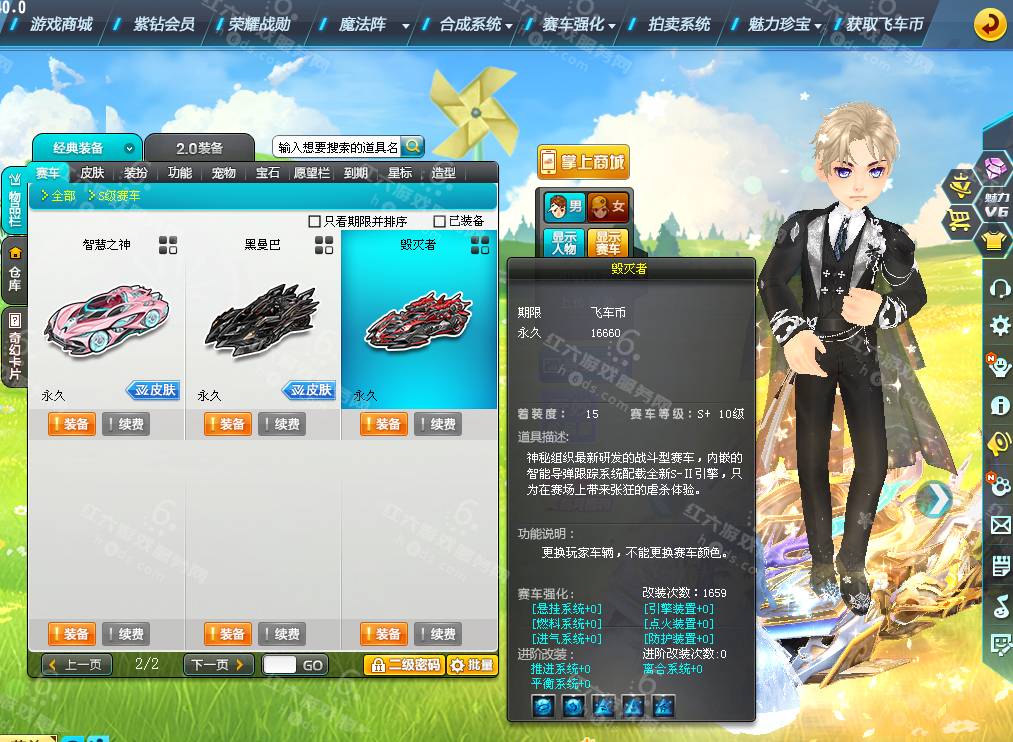This screenshot has width=1013, height=742.
Task: Click the item search input box
Action: (337, 147)
